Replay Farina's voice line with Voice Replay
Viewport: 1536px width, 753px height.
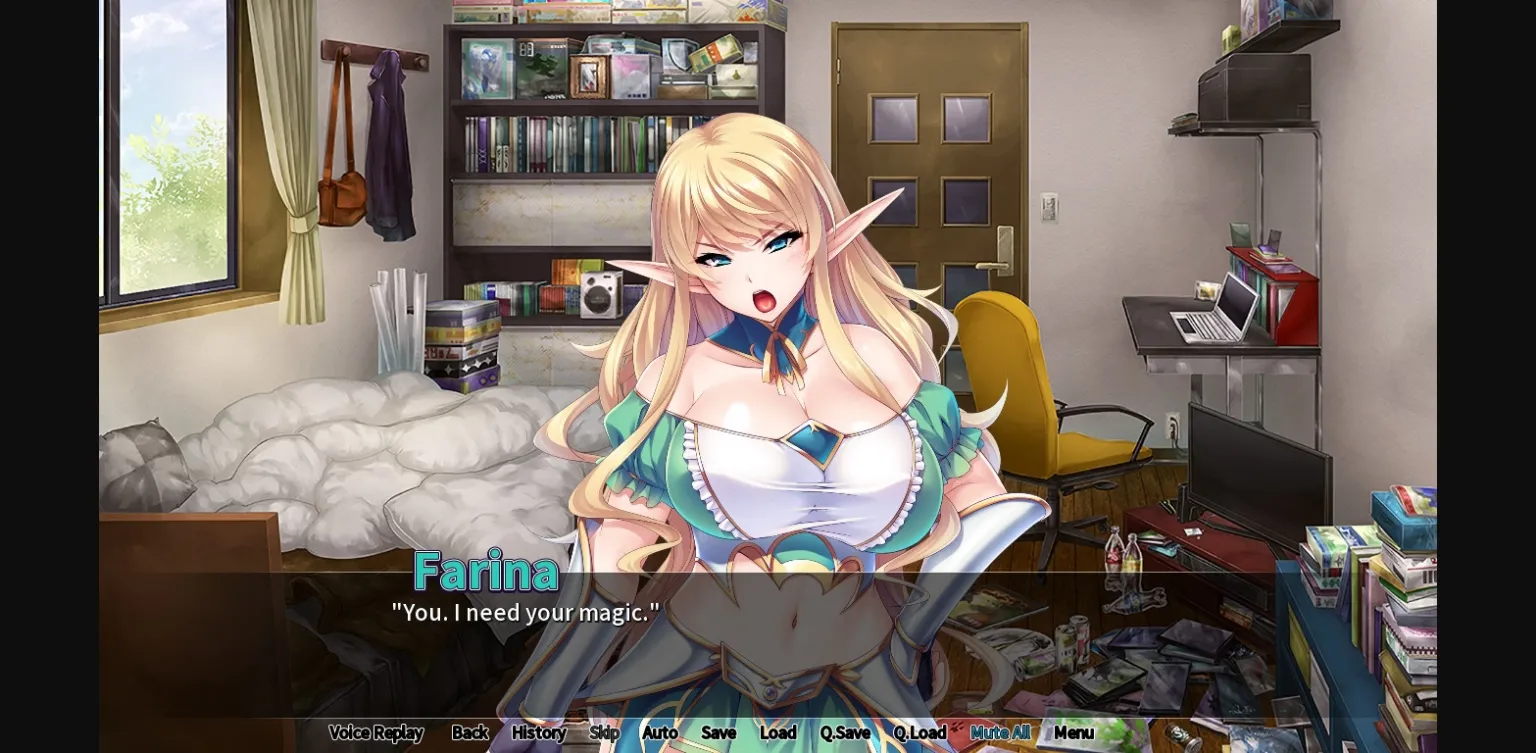376,733
